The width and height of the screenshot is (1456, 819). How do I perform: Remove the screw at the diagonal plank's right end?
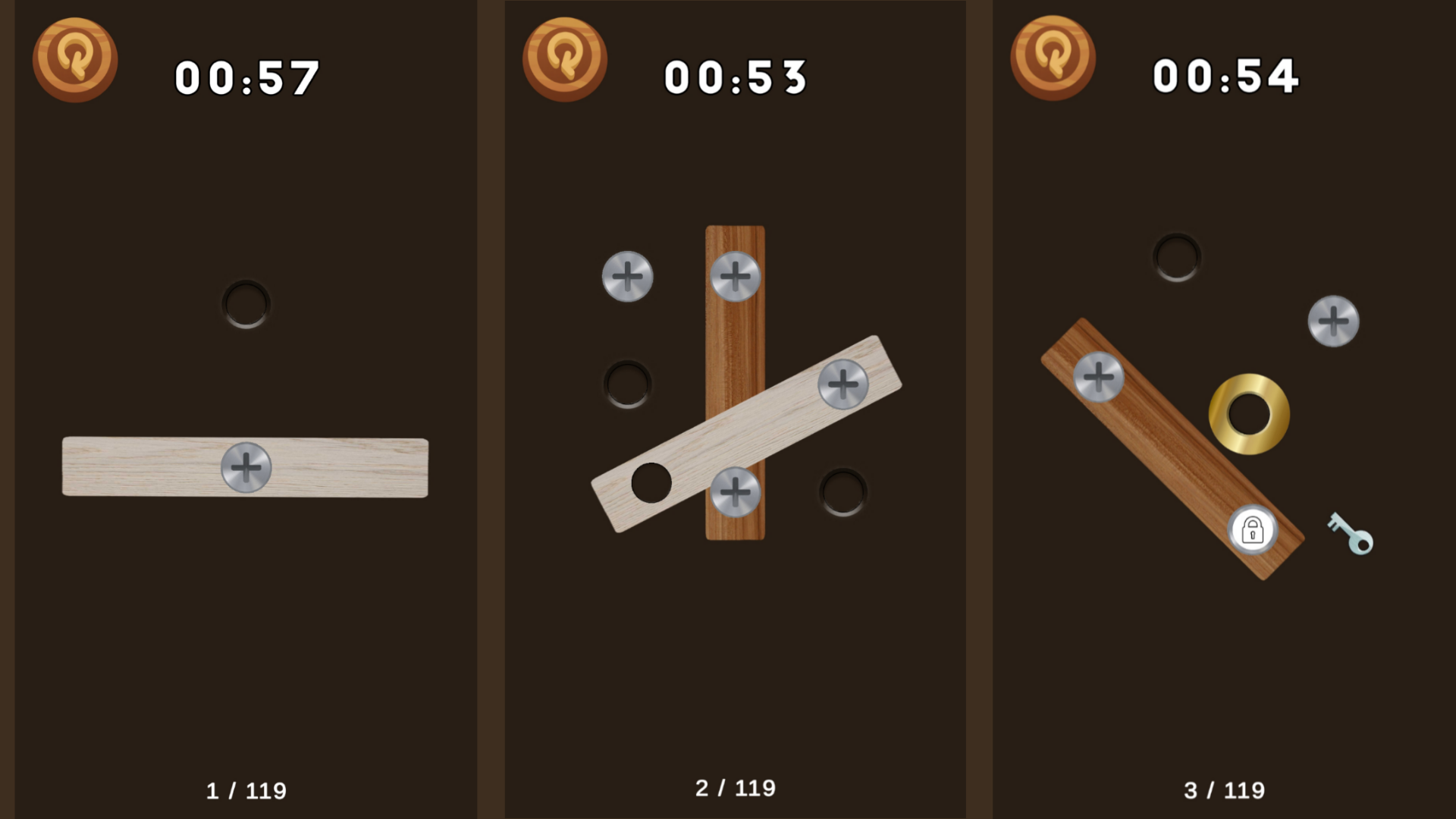(x=842, y=385)
